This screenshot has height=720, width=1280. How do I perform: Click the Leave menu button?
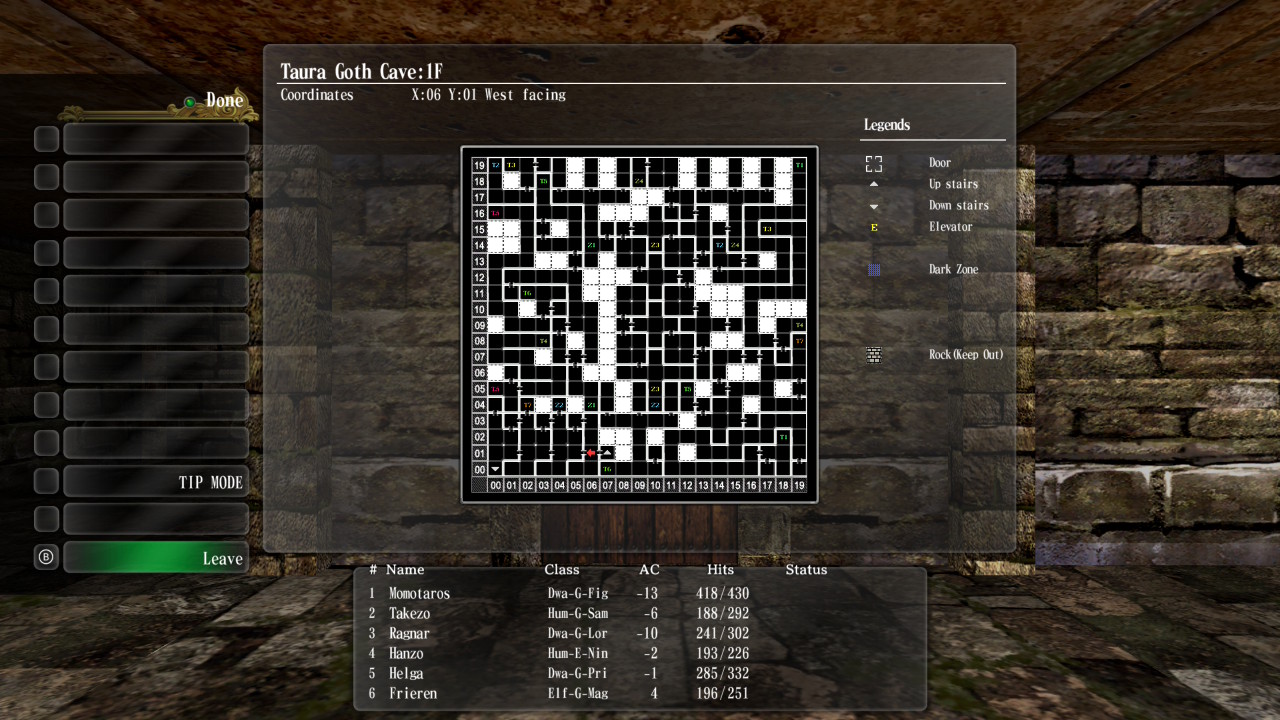155,558
